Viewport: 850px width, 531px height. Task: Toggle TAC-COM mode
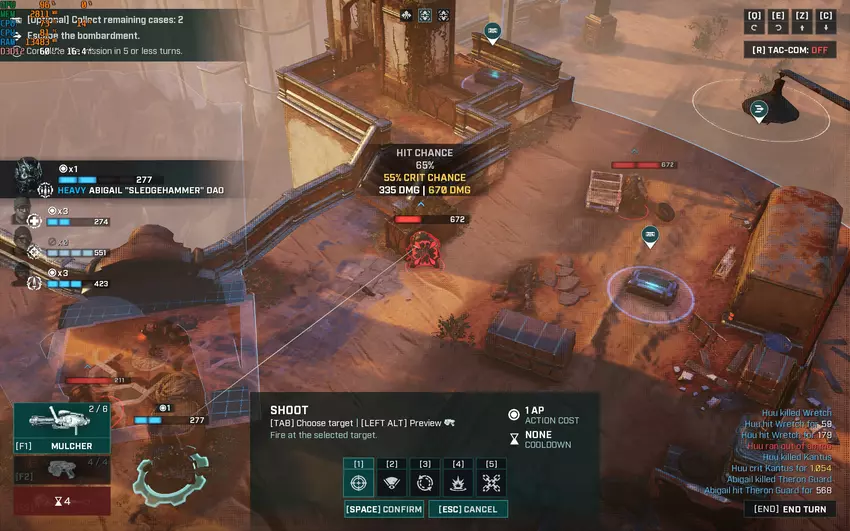pos(790,49)
